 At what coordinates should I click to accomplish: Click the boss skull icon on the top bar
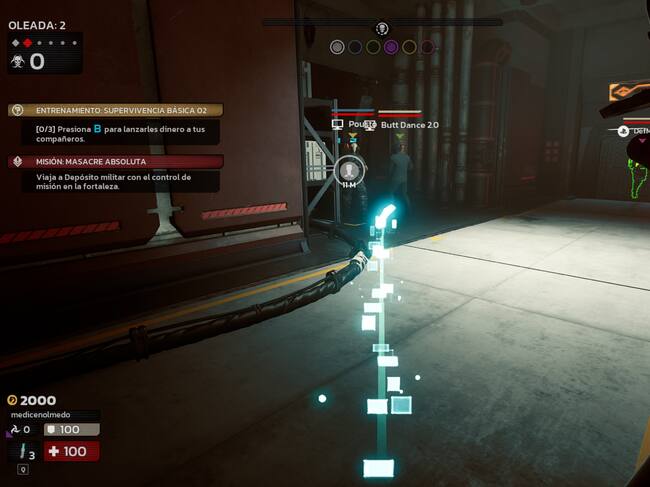pos(381,28)
